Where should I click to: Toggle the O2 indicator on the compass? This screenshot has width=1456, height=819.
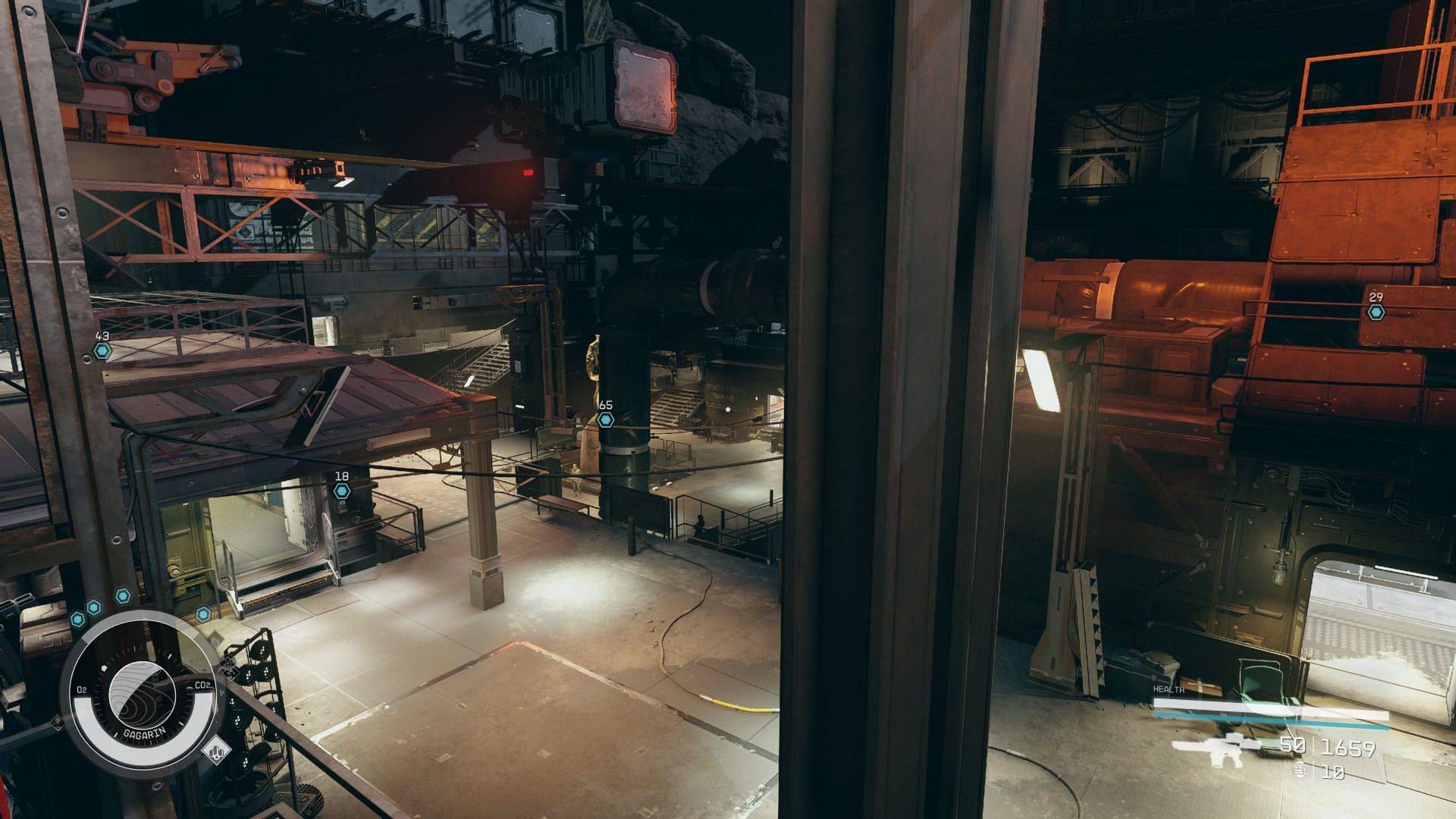click(82, 689)
